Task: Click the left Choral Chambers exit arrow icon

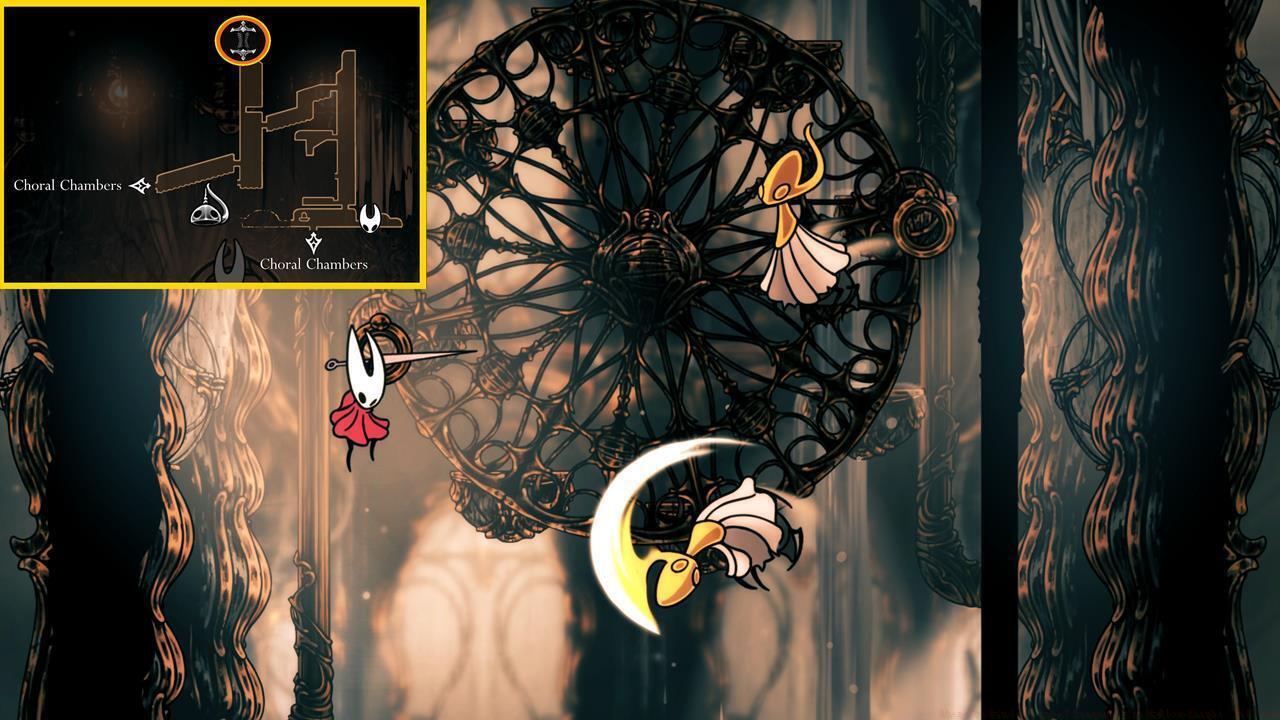Action: click(140, 184)
